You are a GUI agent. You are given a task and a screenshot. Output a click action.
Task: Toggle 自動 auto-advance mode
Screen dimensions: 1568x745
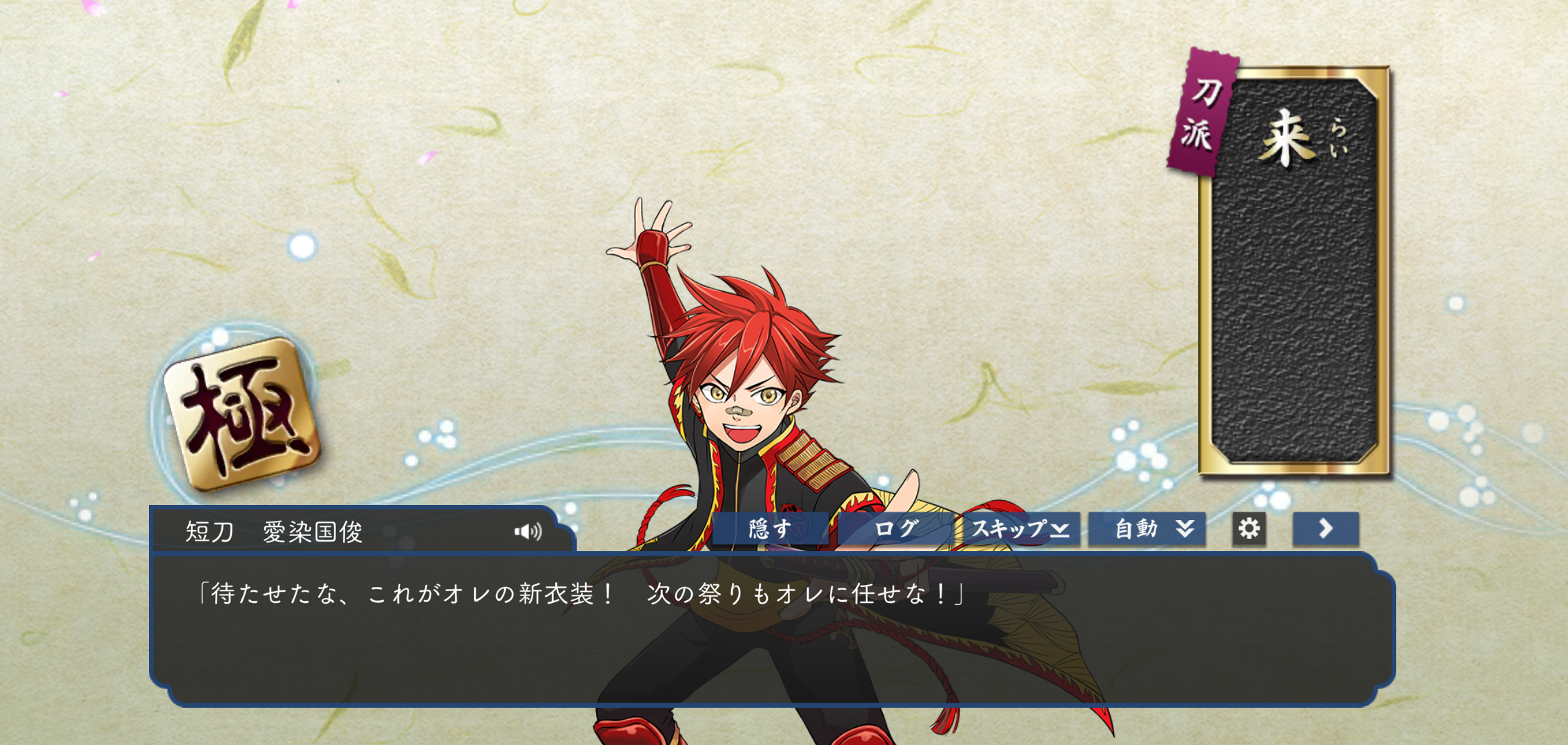[x=1147, y=529]
